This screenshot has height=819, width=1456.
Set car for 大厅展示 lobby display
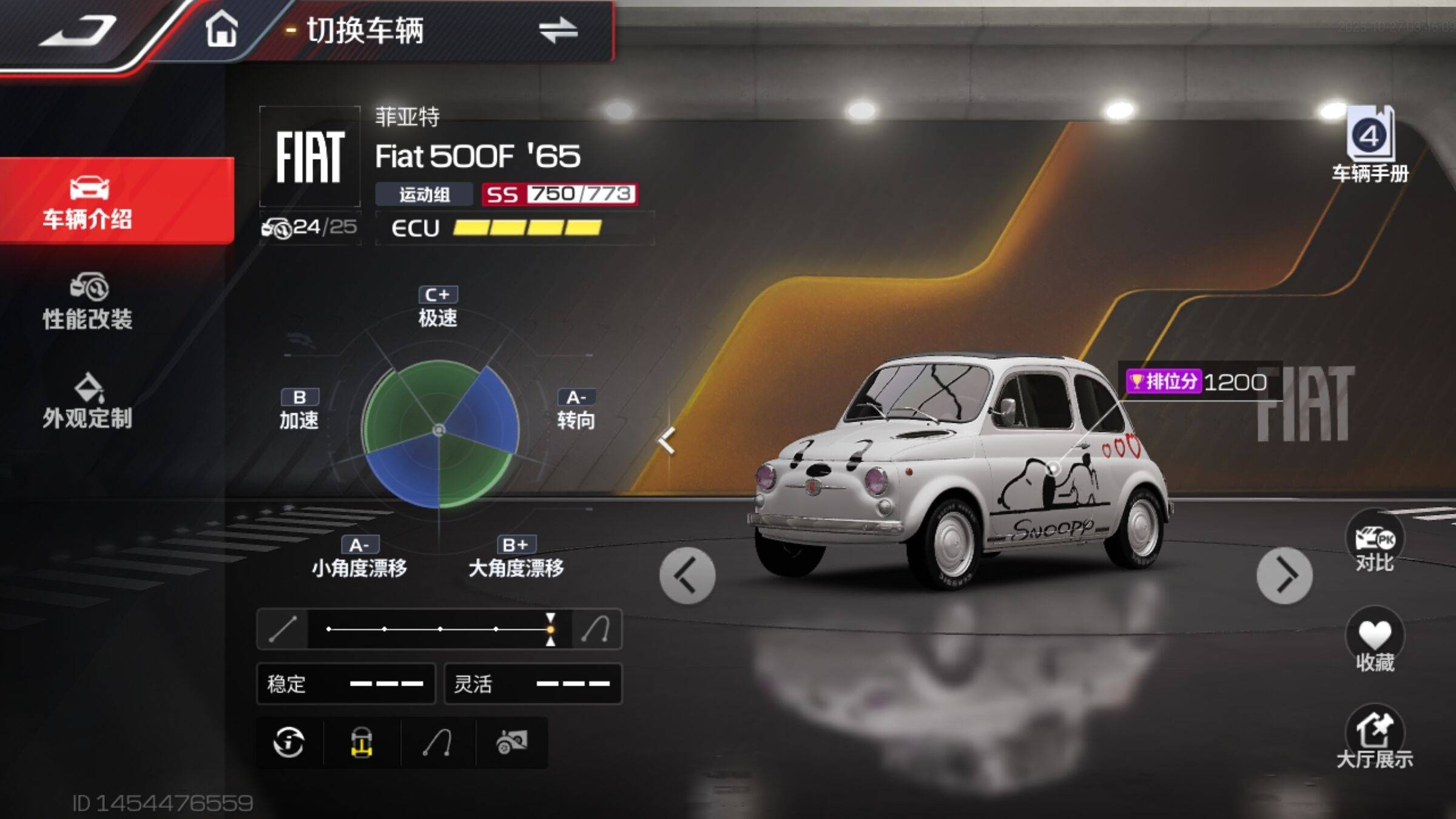click(1374, 737)
